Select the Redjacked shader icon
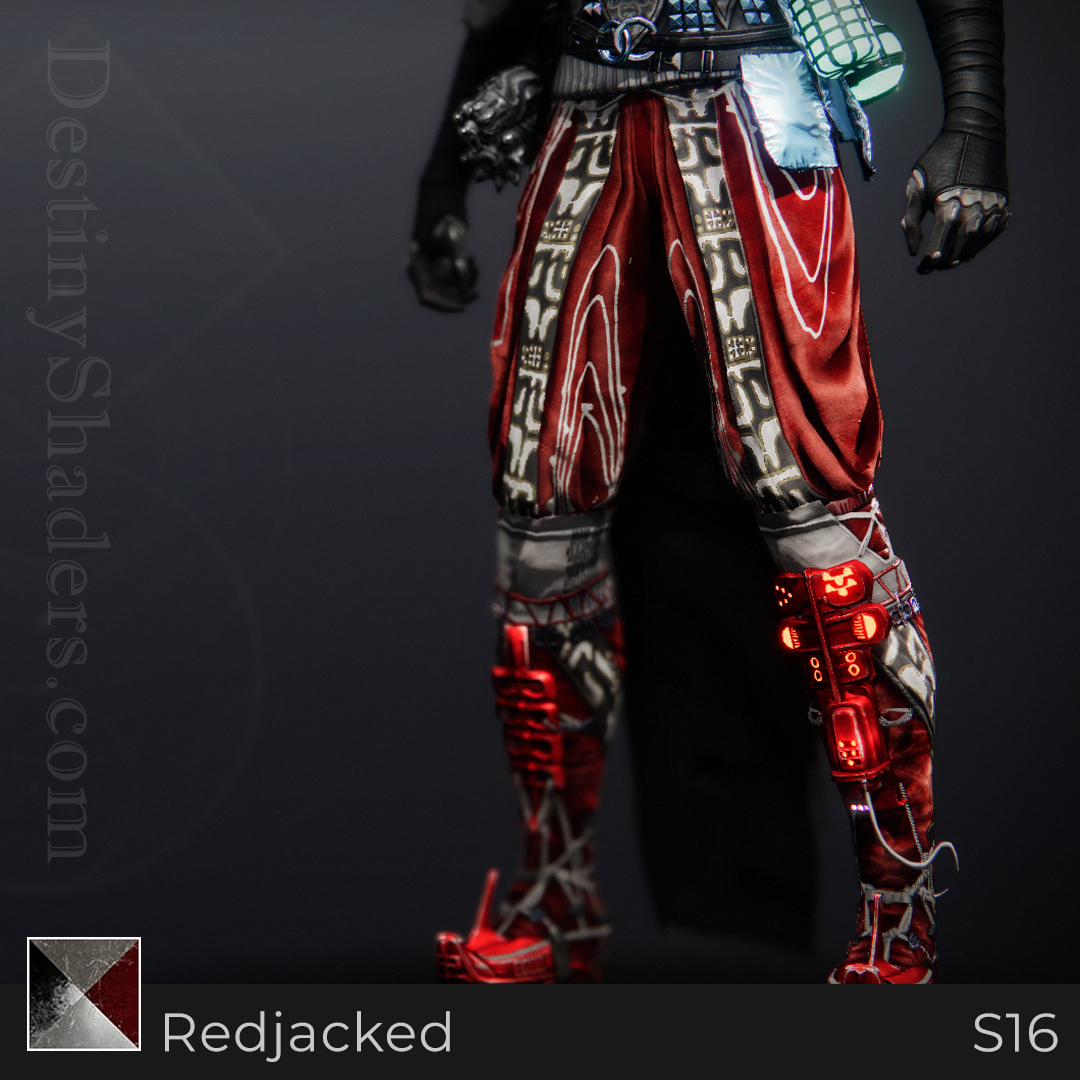This screenshot has height=1080, width=1080. point(84,993)
